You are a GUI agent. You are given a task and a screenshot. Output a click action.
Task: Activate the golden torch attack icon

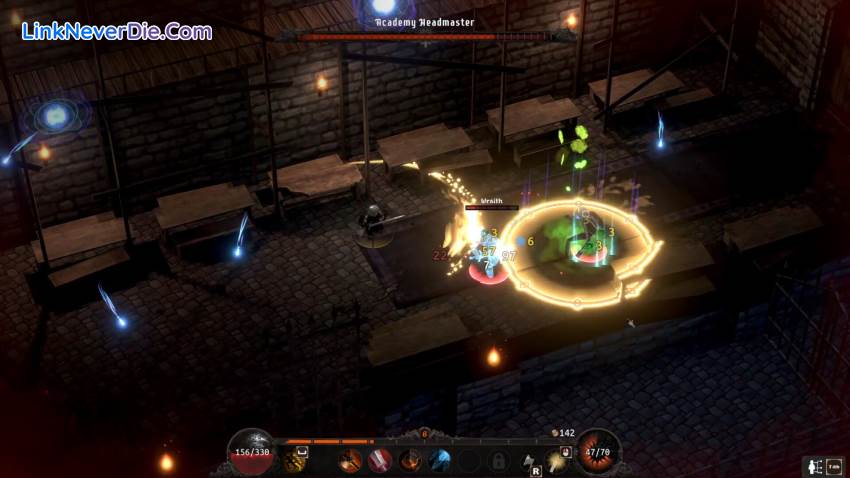[556, 461]
